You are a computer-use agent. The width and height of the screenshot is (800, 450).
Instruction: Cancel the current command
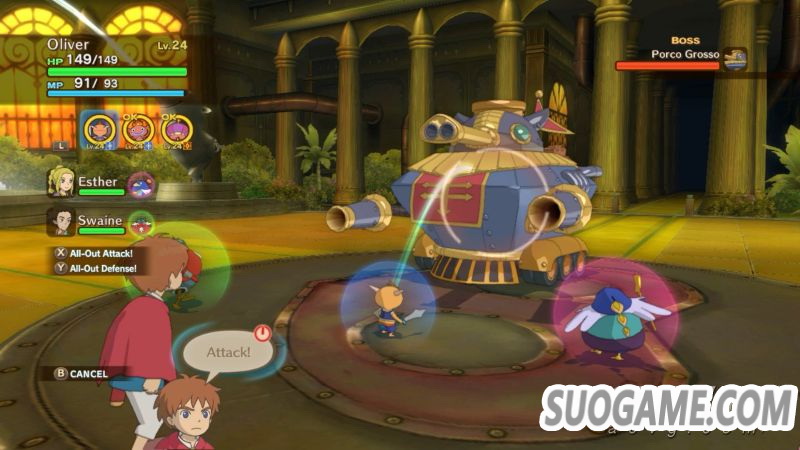pyautogui.click(x=82, y=373)
